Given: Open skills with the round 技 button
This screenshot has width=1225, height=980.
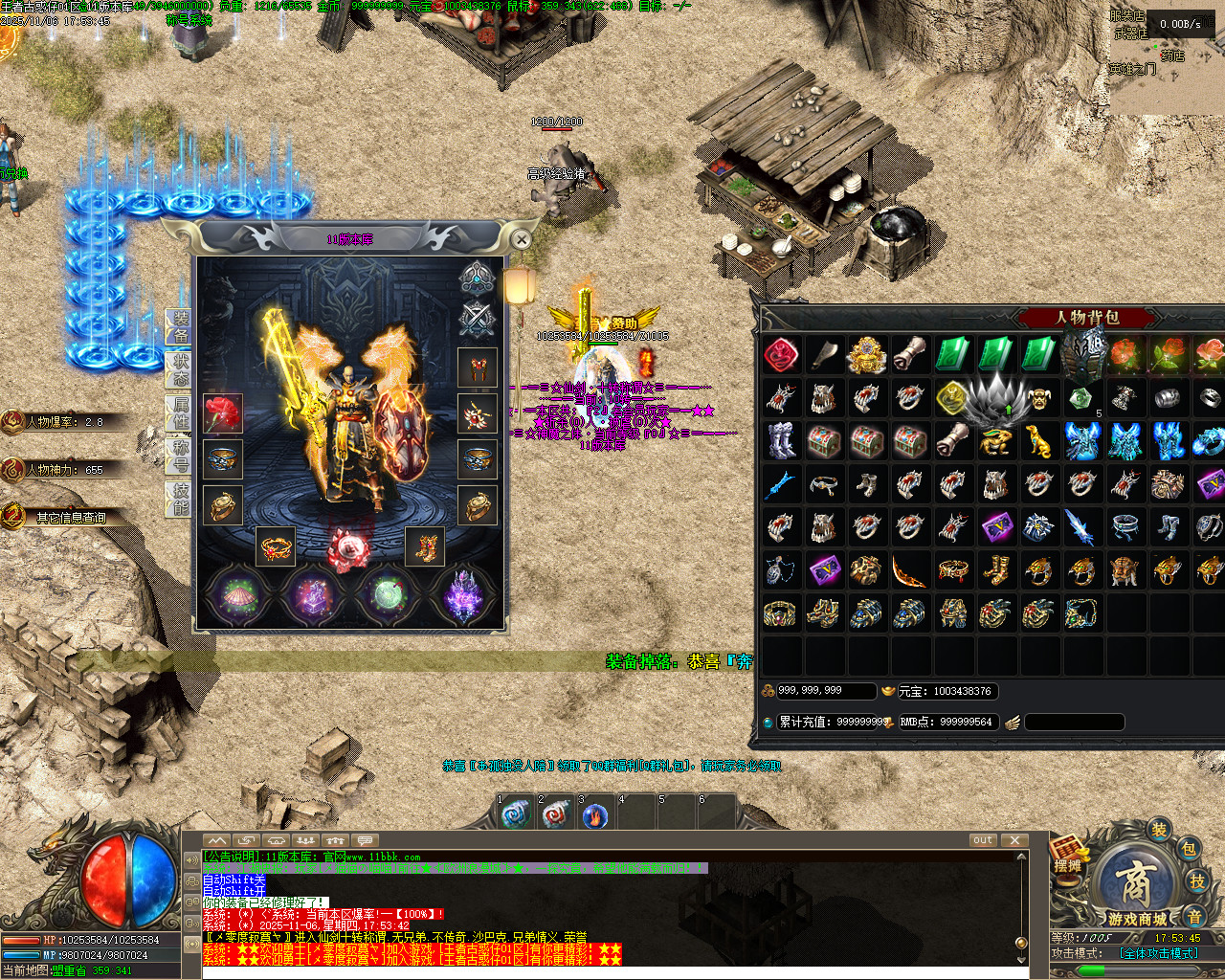Looking at the screenshot, I should pyautogui.click(x=1196, y=880).
